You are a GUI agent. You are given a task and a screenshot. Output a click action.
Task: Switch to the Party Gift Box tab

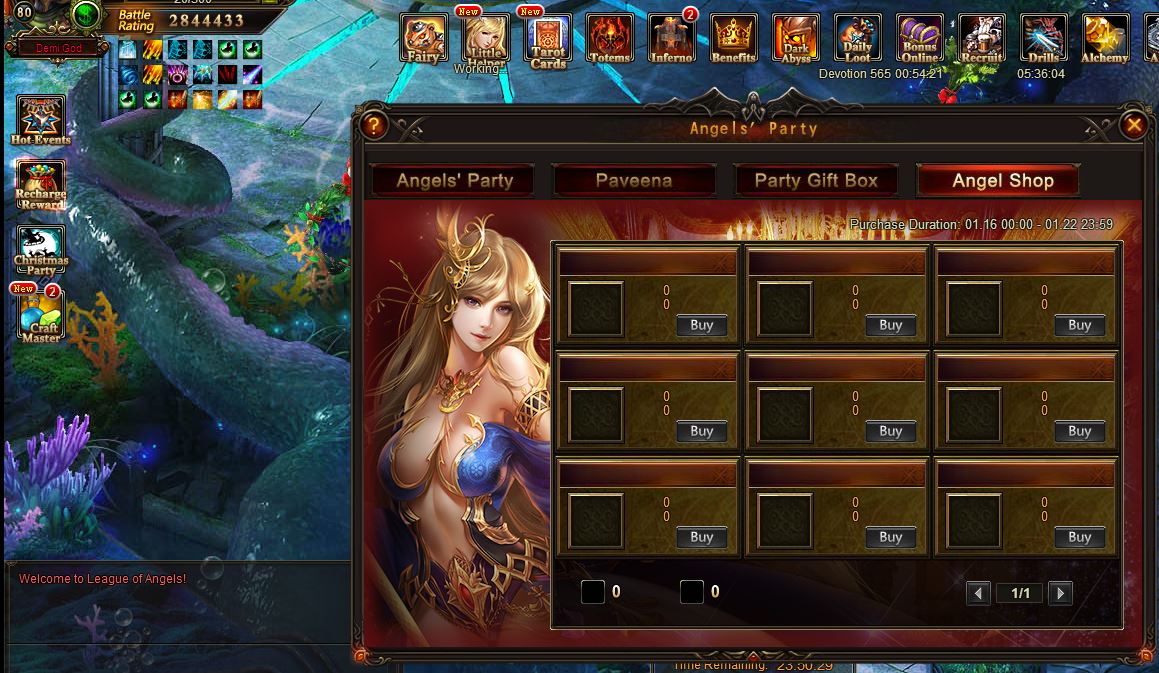816,181
